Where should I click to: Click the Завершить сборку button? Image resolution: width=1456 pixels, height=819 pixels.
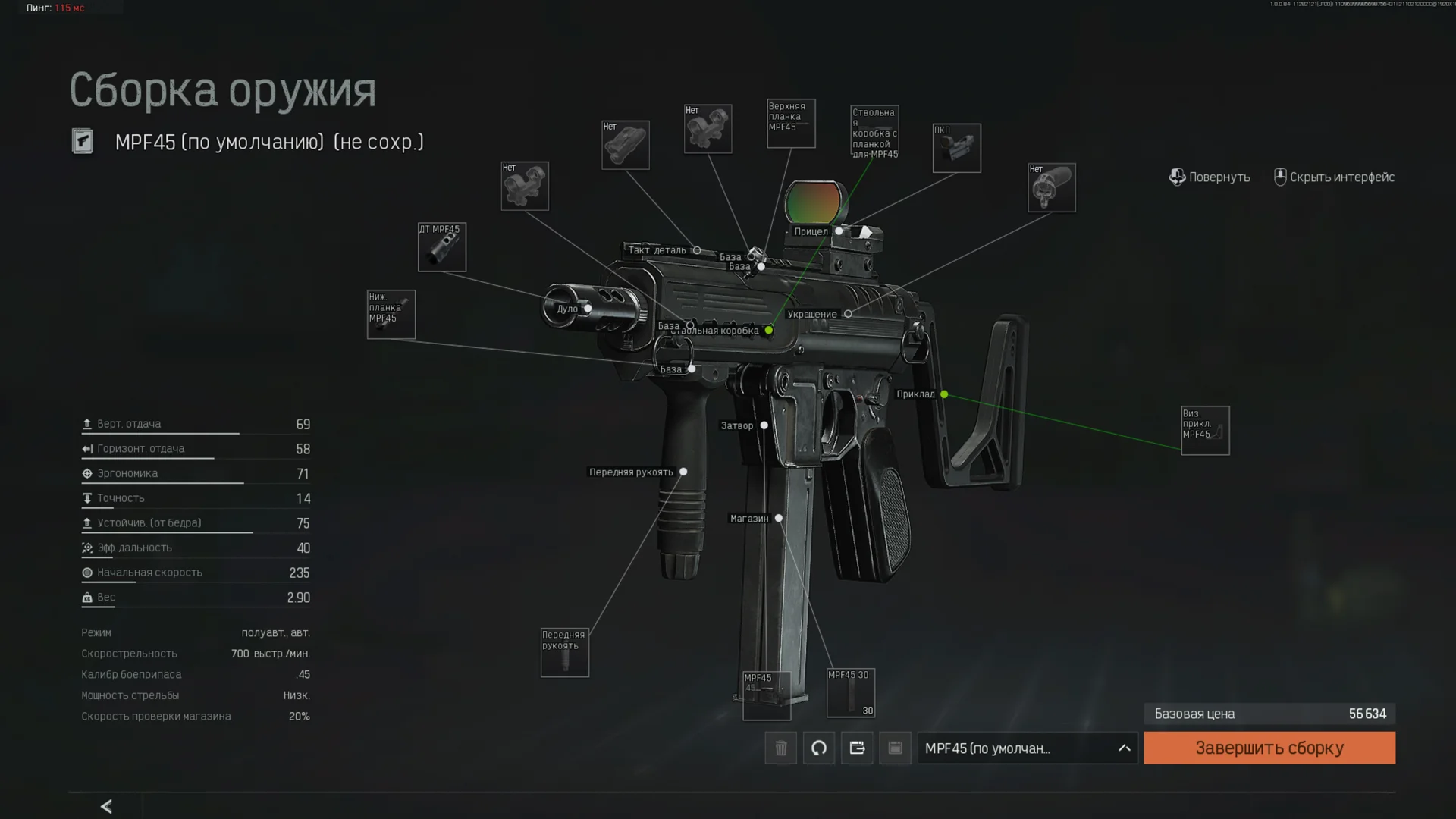tap(1269, 748)
